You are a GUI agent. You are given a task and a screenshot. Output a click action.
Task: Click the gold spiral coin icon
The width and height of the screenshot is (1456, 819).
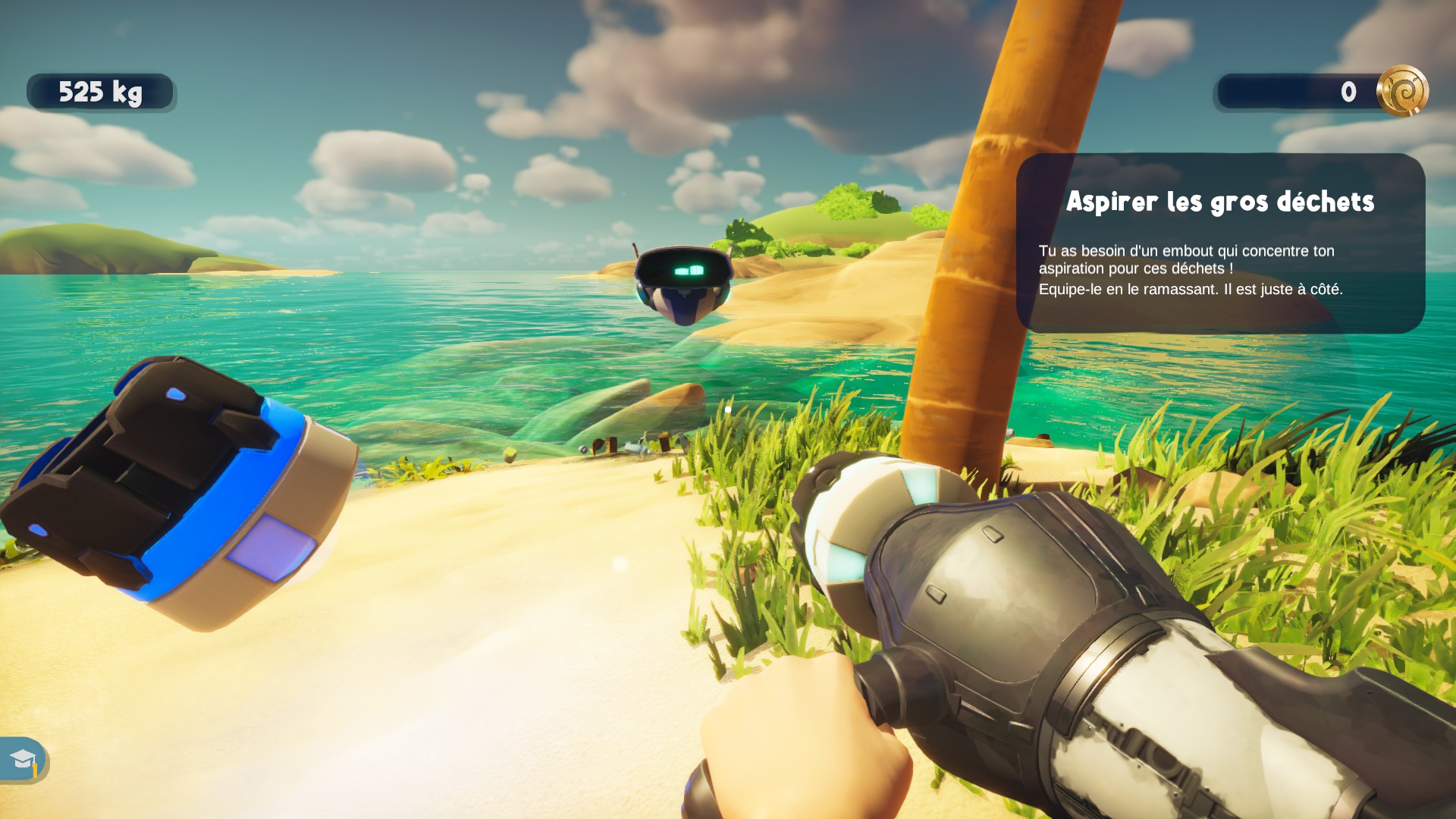coord(1402,92)
